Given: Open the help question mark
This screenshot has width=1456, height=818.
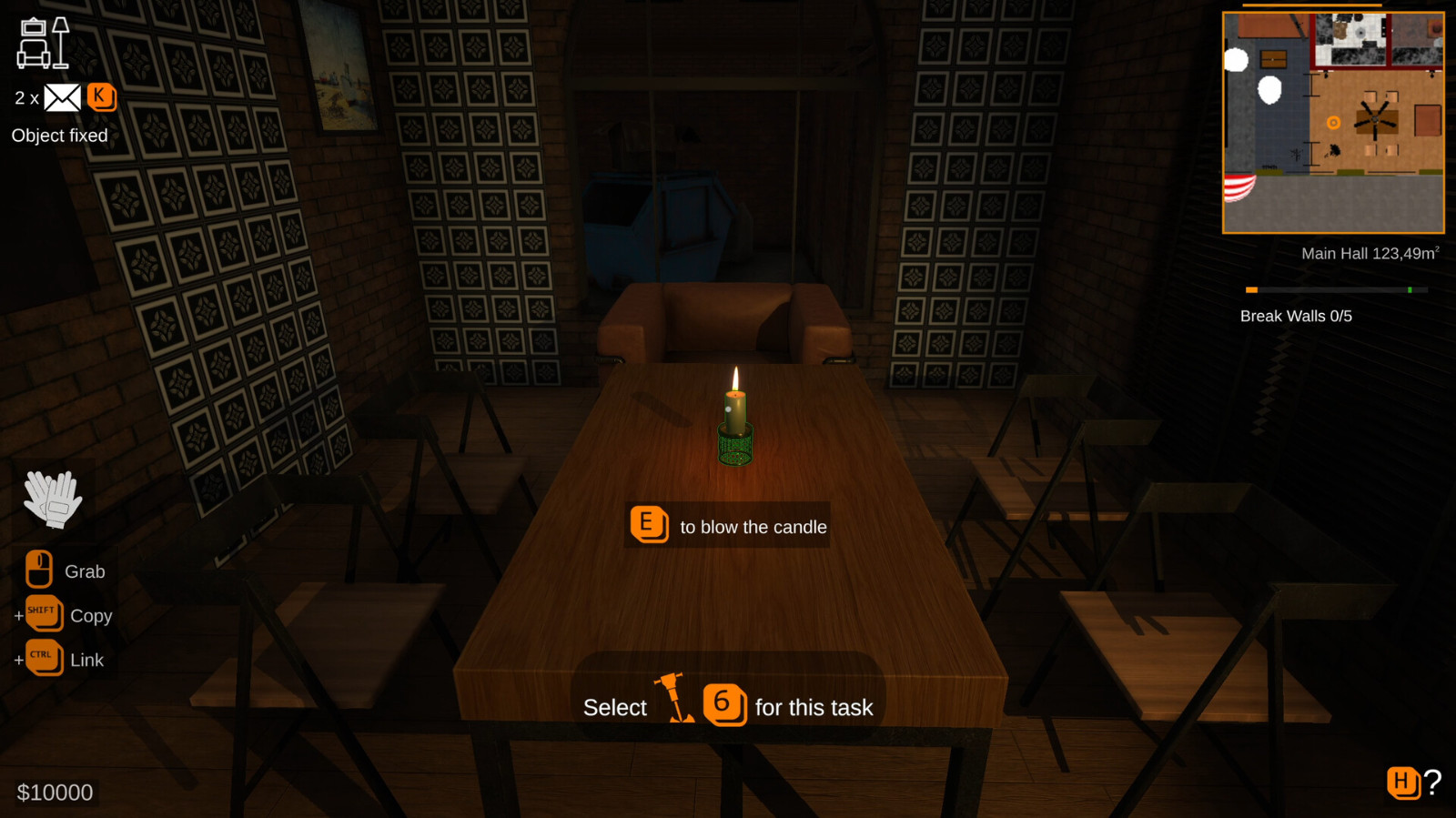Looking at the screenshot, I should (1432, 782).
